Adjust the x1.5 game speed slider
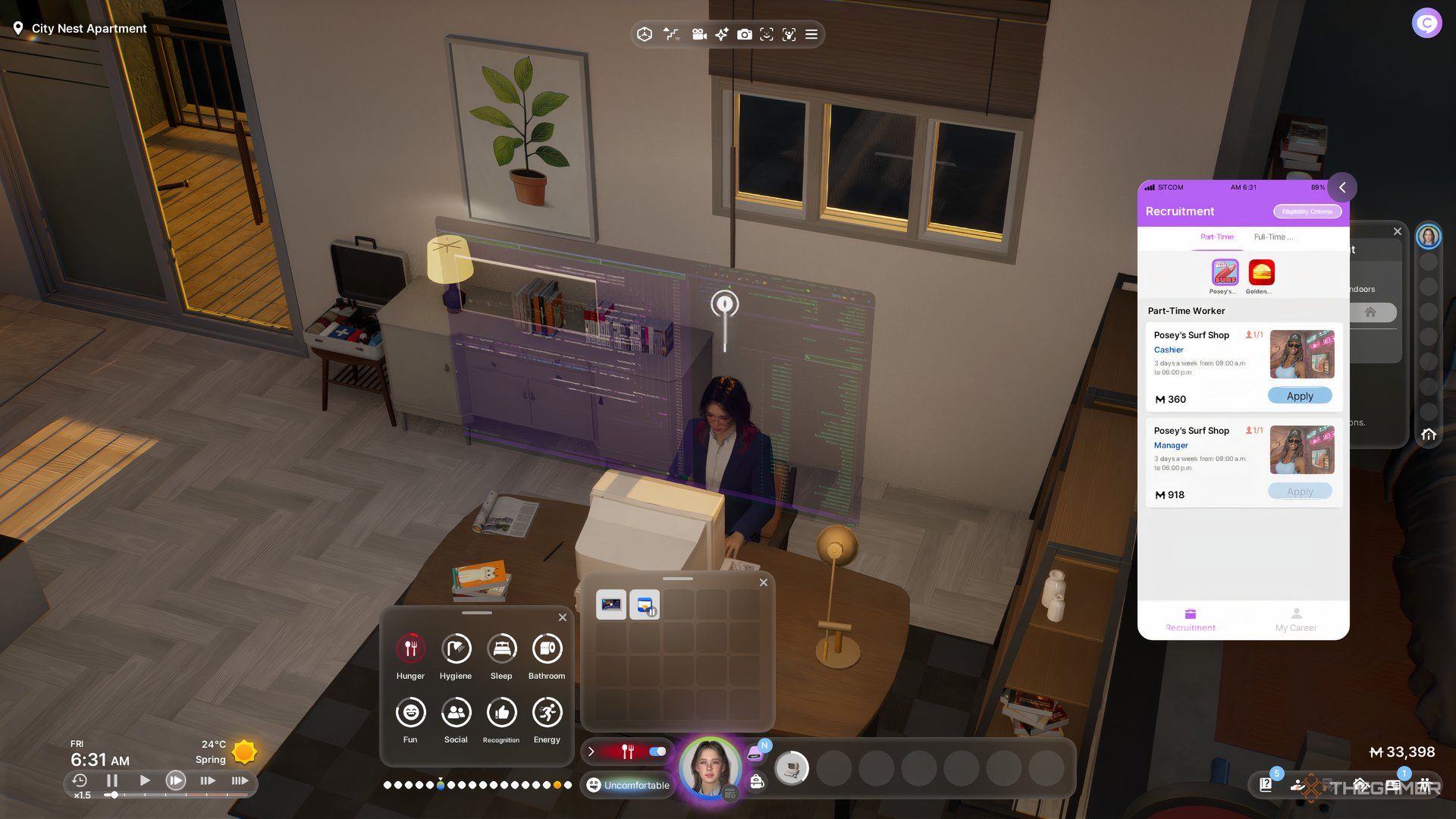This screenshot has height=819, width=1456. click(x=114, y=795)
